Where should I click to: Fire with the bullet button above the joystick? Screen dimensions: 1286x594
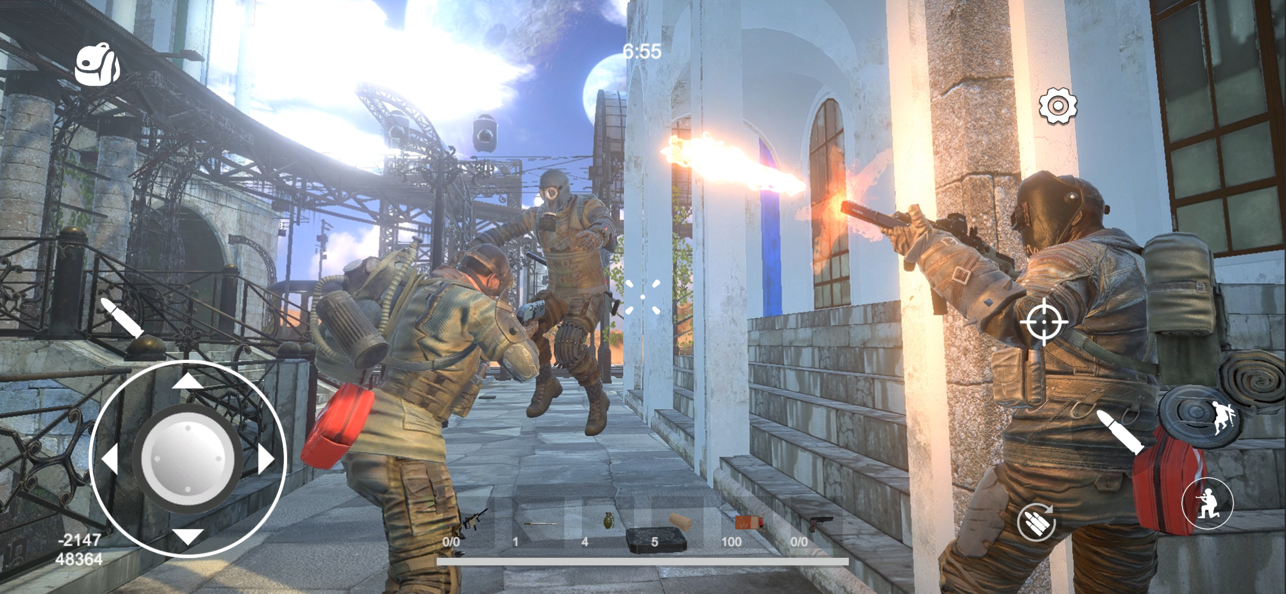(122, 317)
